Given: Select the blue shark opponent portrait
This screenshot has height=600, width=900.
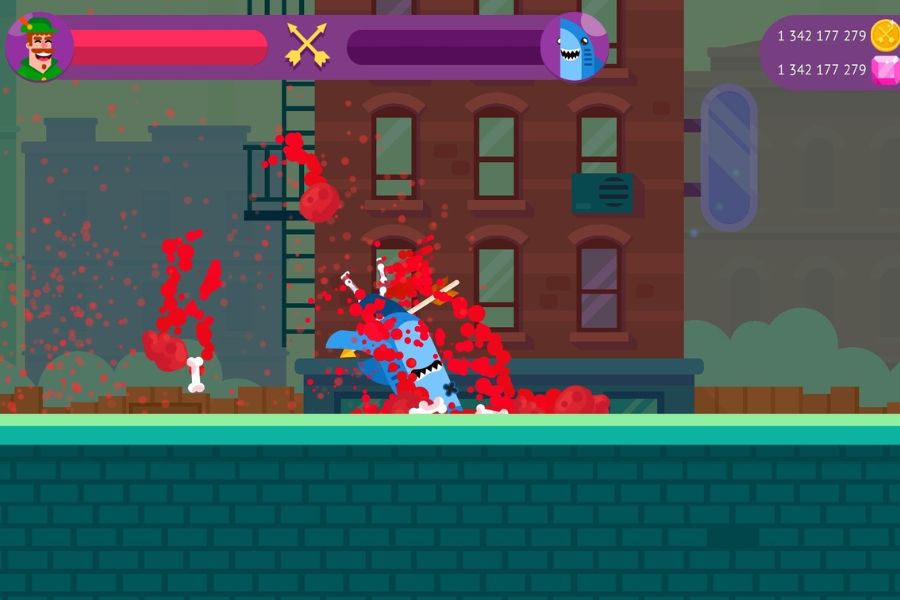Looking at the screenshot, I should [x=574, y=47].
